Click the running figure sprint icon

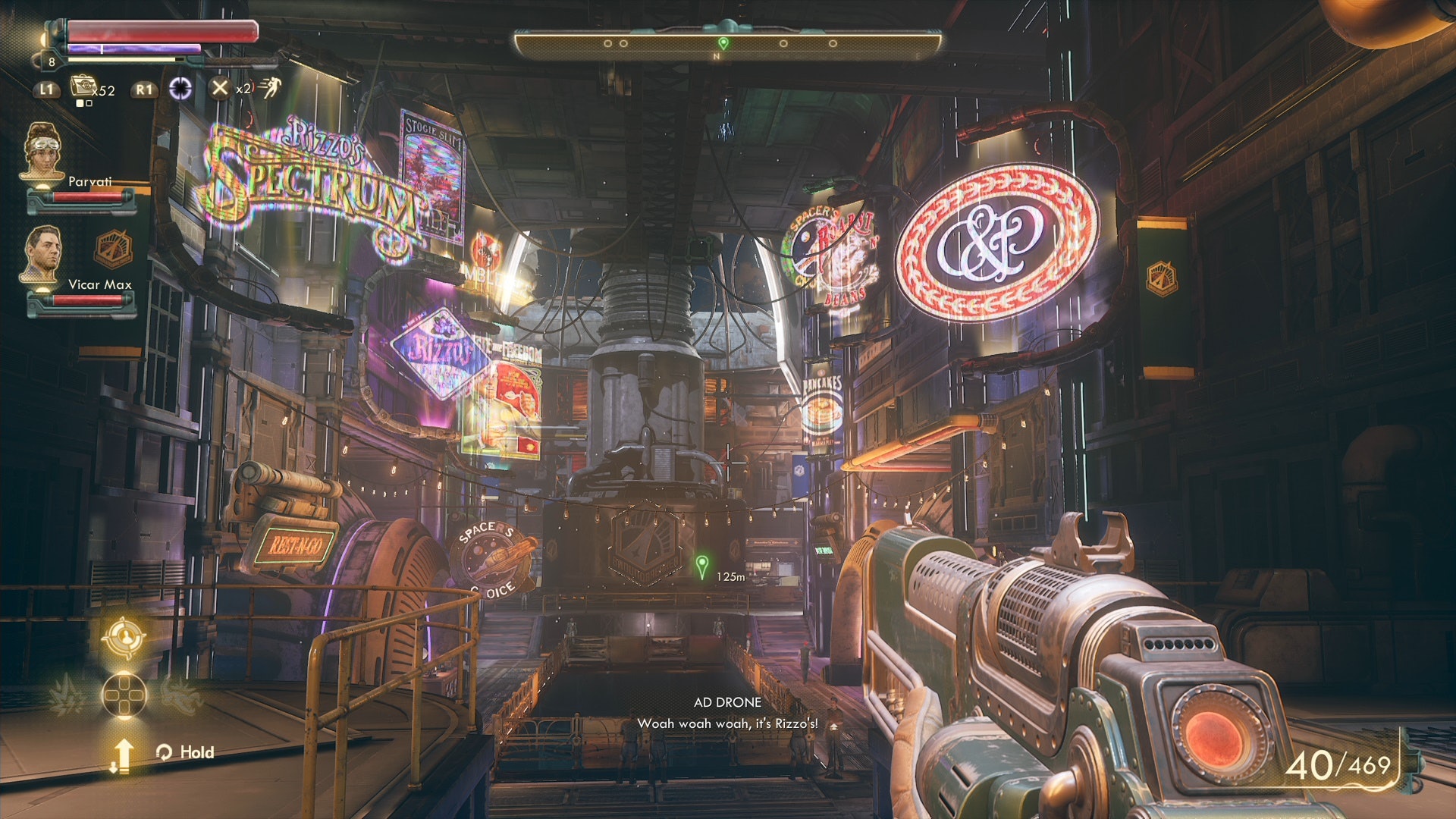[x=270, y=88]
